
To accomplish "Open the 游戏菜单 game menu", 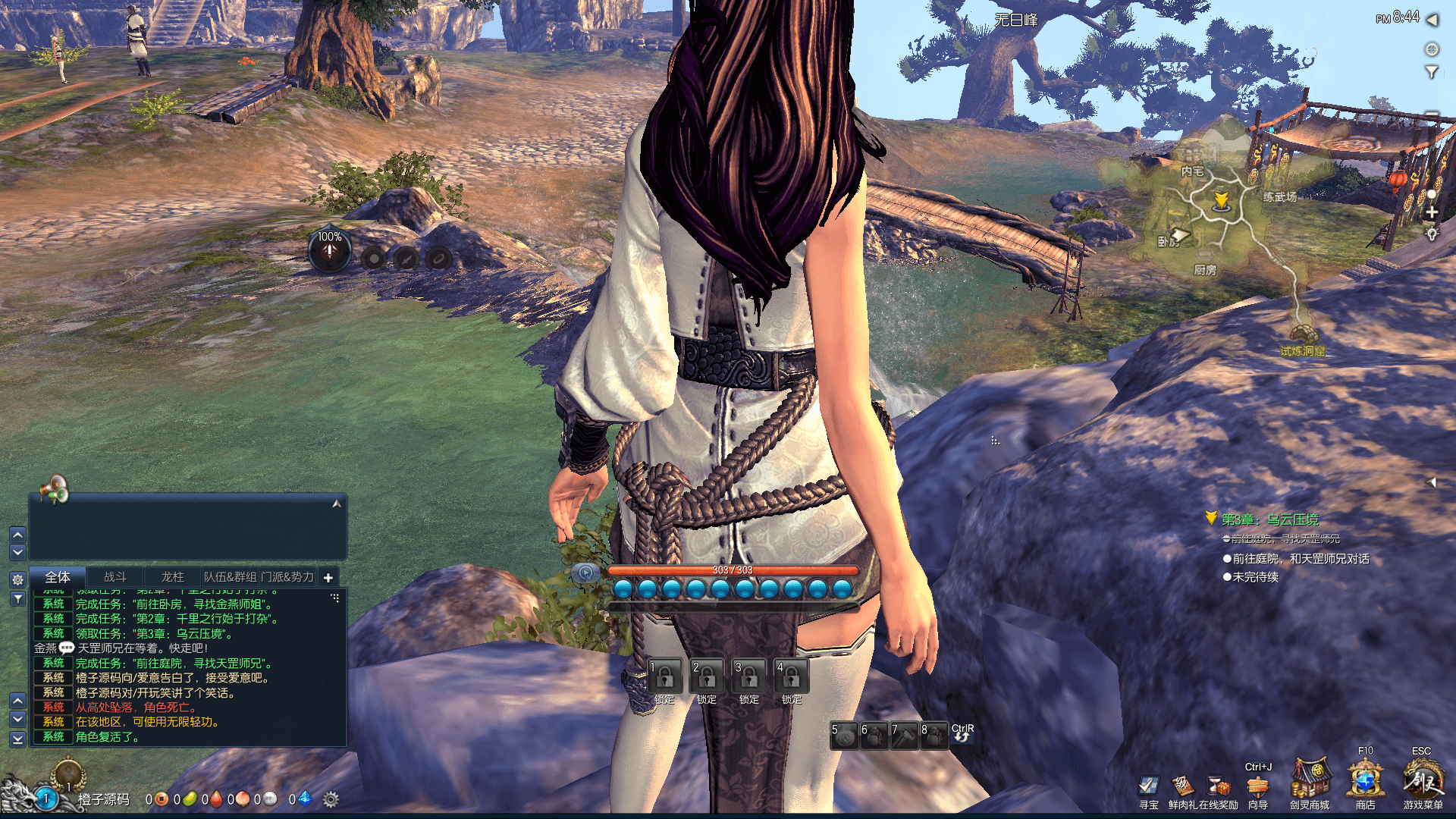I will pos(1423,780).
